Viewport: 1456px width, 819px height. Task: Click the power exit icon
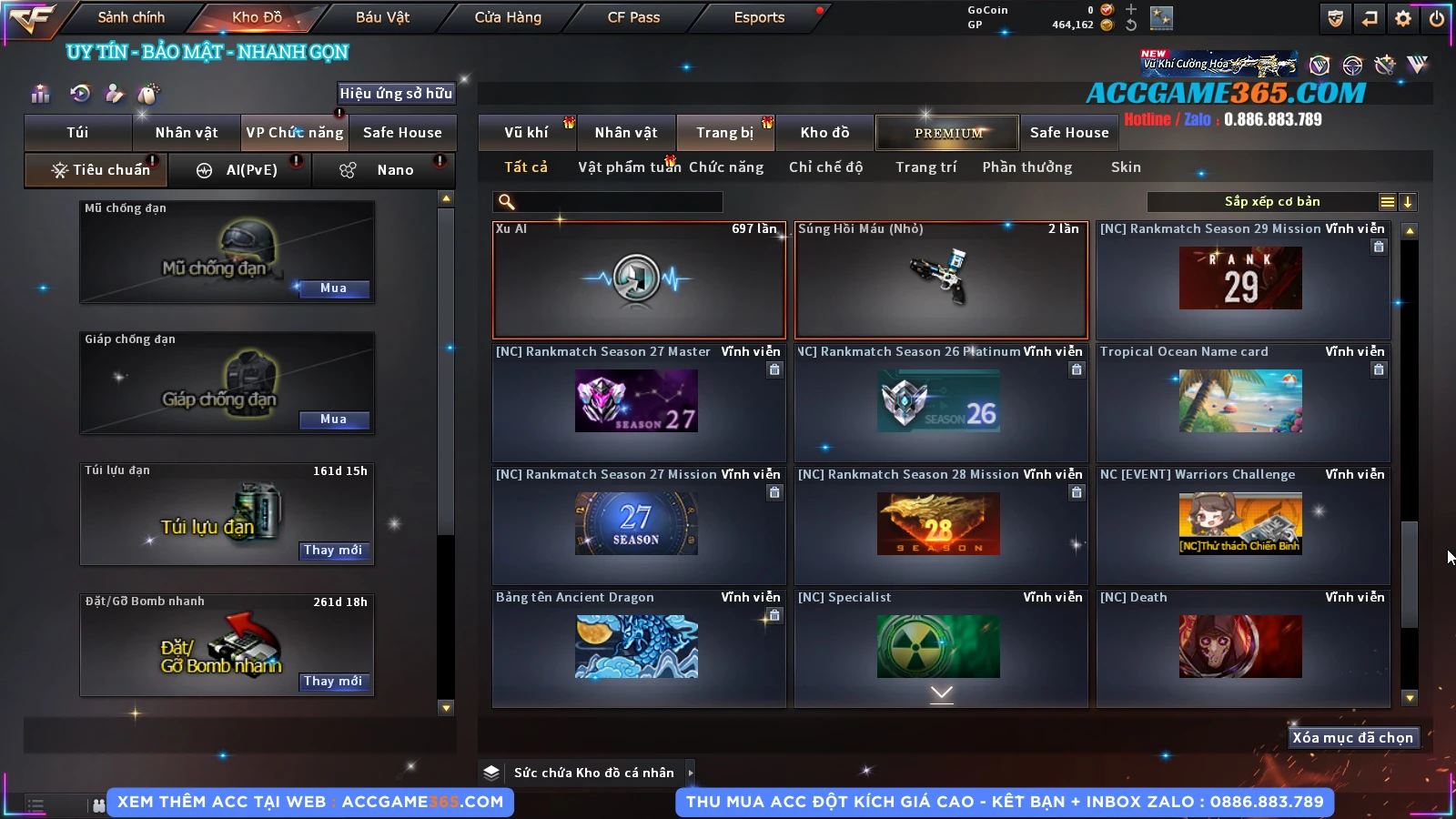(1437, 18)
